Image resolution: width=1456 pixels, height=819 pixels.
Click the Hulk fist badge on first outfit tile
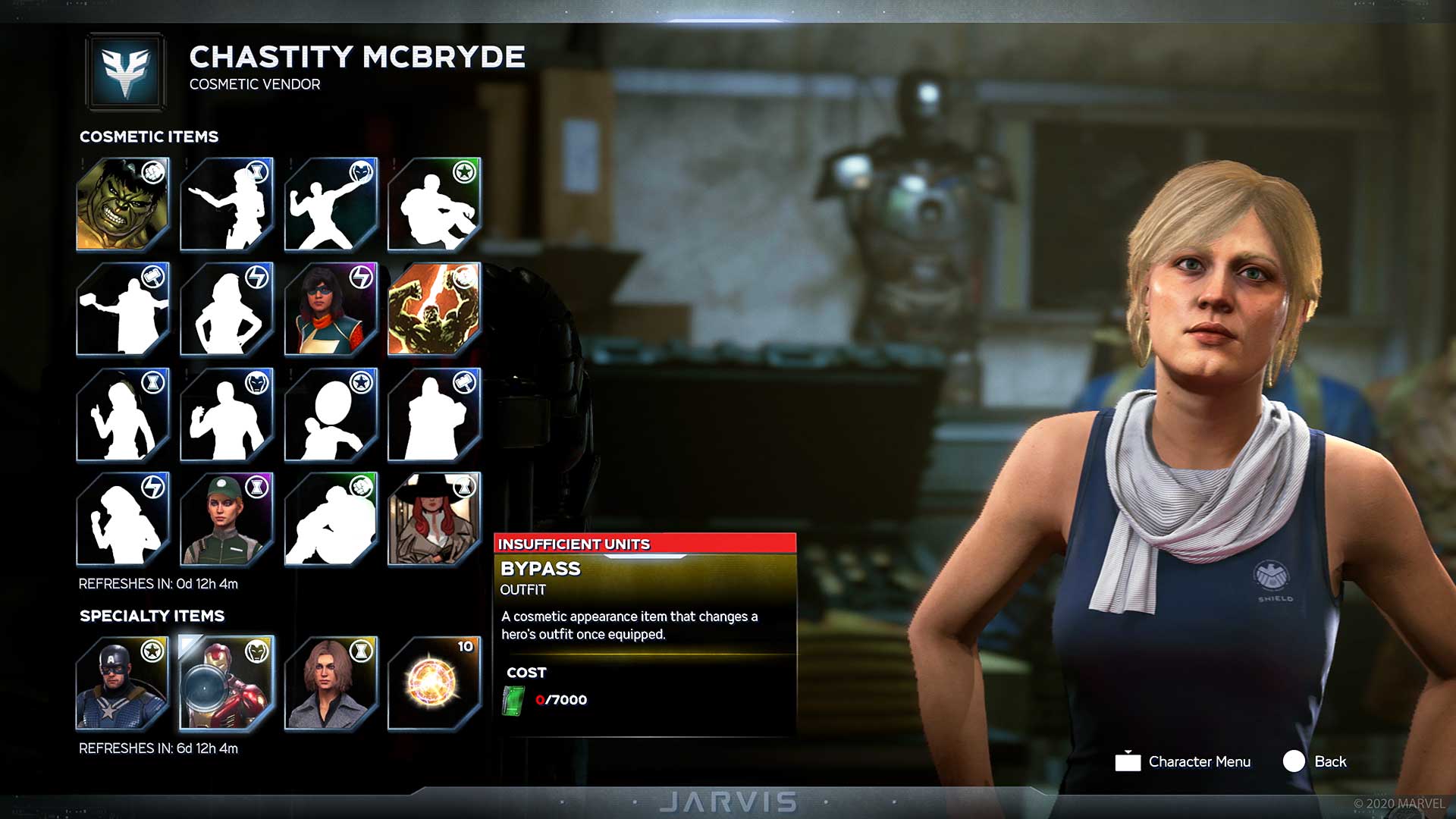point(154,173)
